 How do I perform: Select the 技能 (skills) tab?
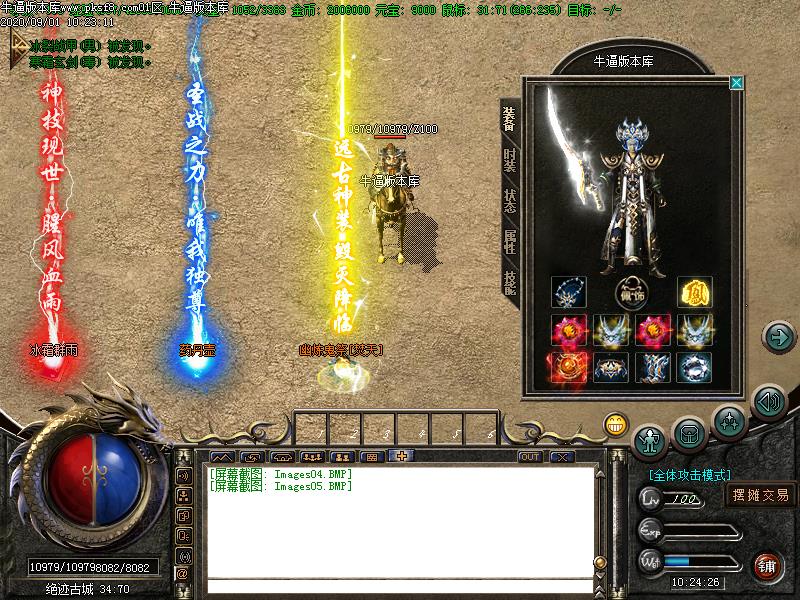tap(509, 282)
